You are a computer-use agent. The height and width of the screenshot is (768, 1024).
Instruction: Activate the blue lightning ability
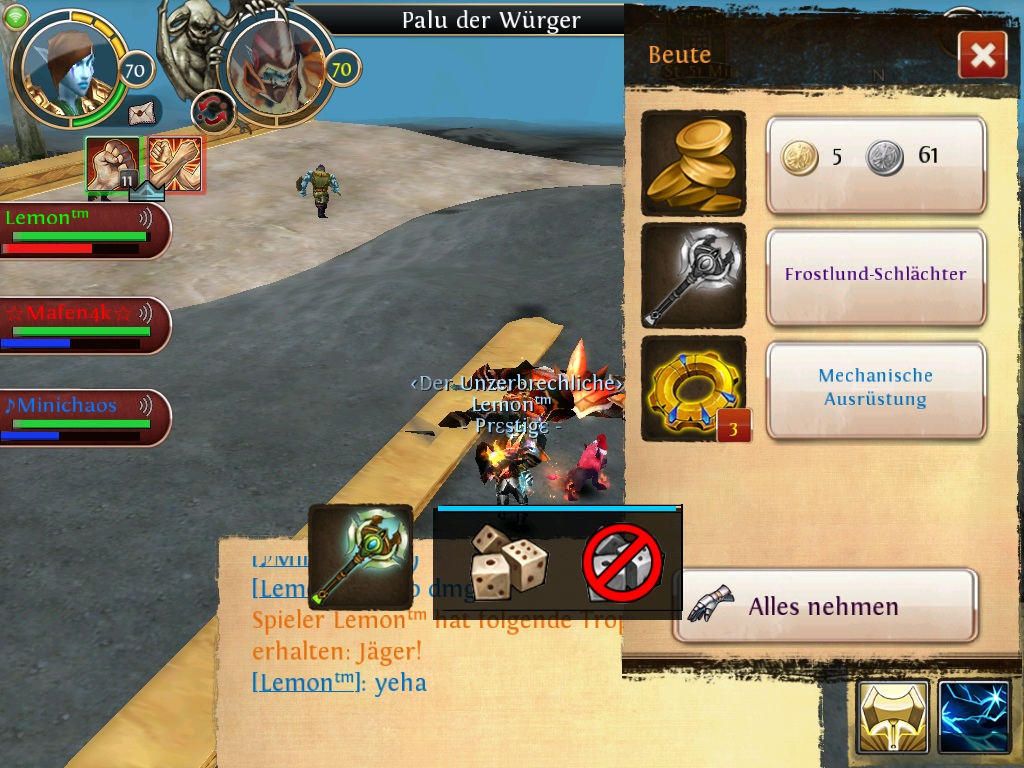[x=974, y=717]
